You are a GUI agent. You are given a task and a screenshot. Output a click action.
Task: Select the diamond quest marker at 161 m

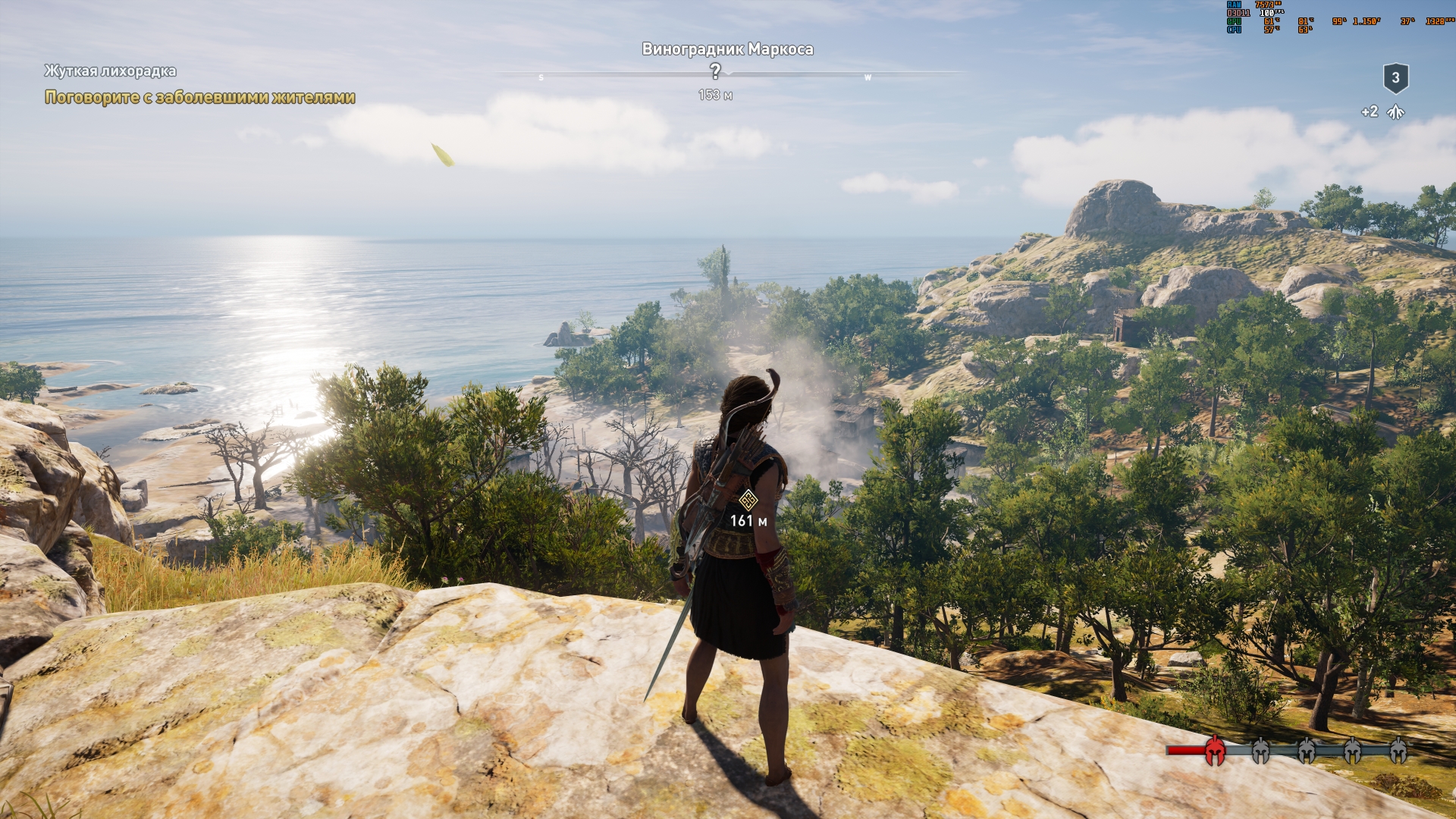[x=748, y=500]
